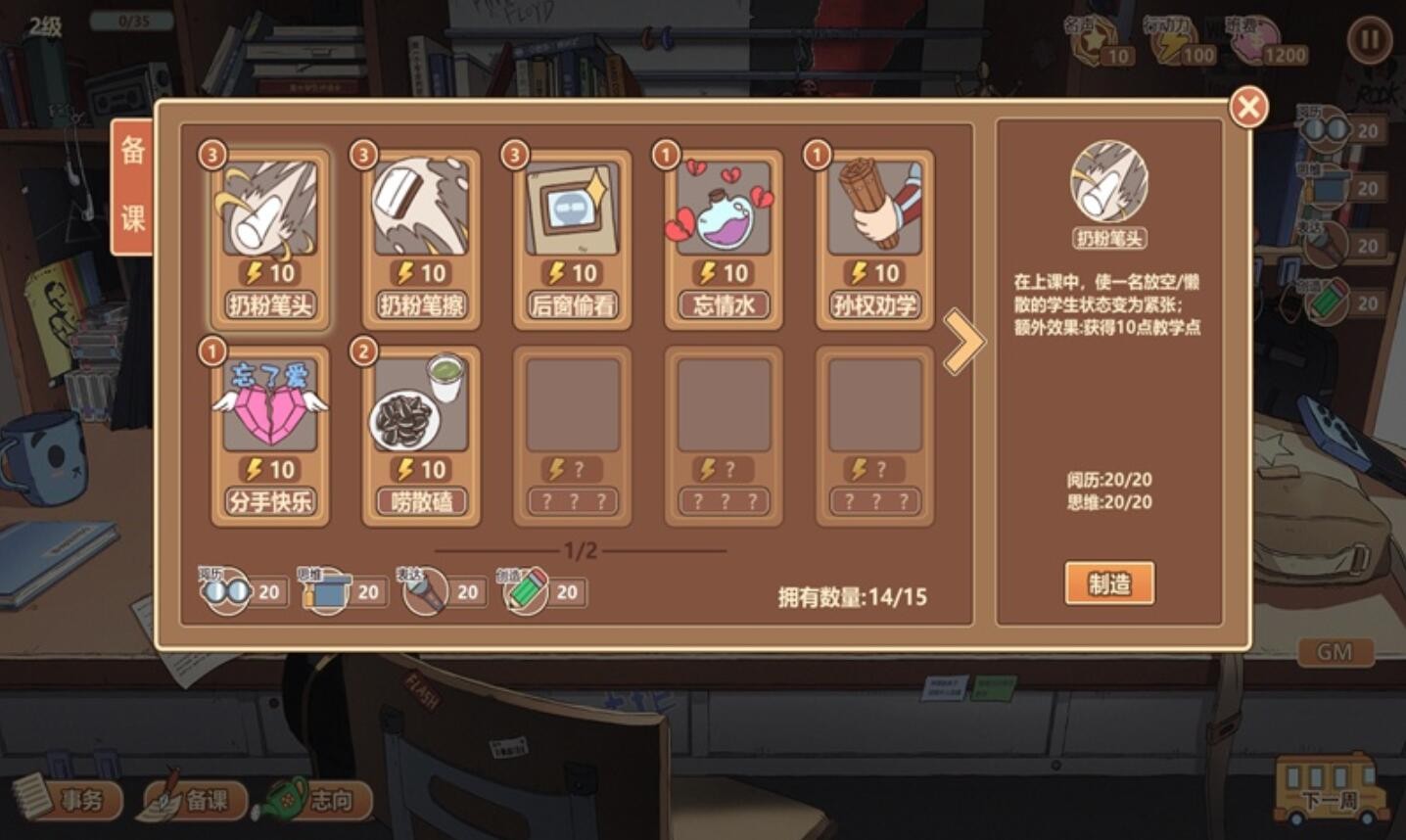Choose the 扔粉笔擦 card

point(421,240)
